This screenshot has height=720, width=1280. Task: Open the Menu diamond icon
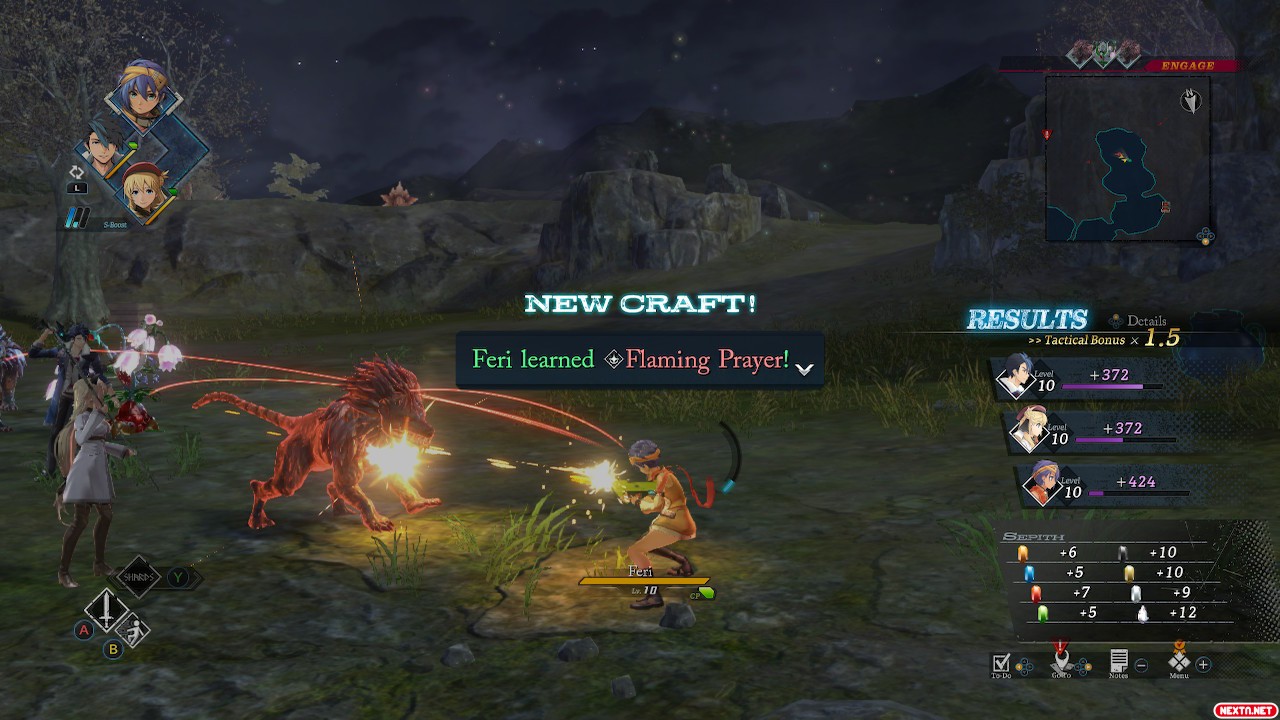click(1179, 661)
